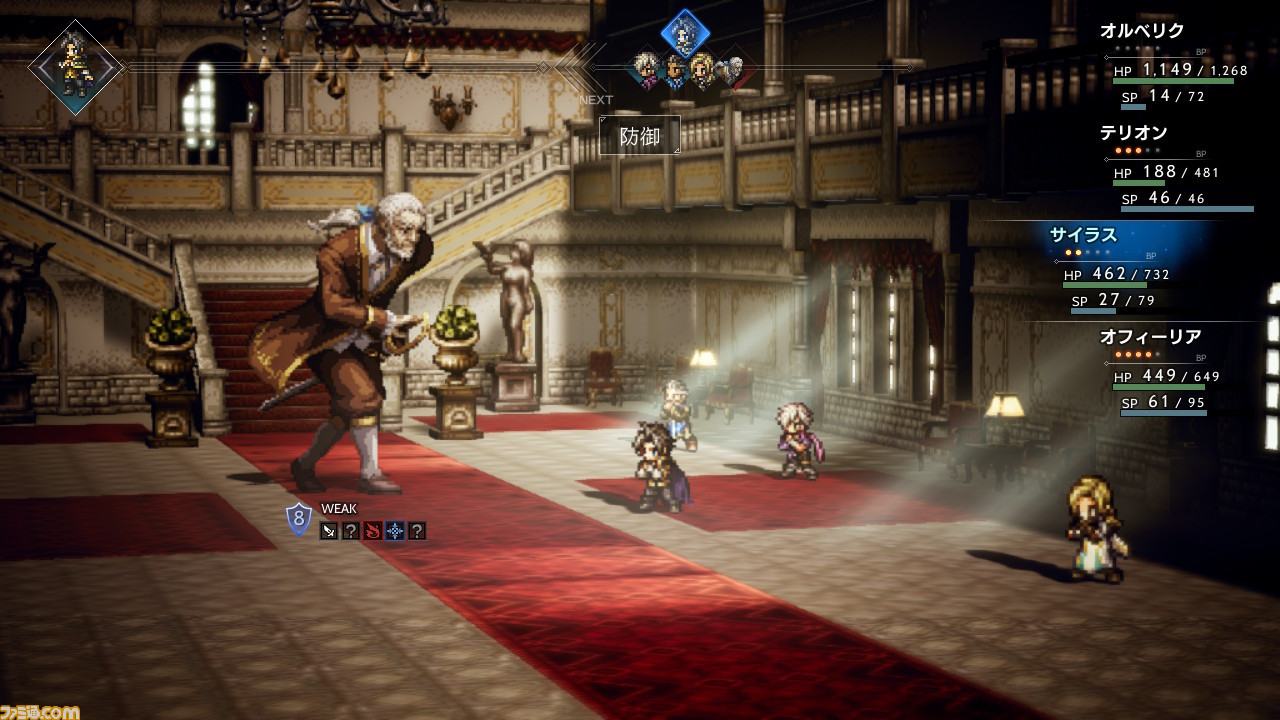Viewport: 1280px width, 720px height.
Task: Select the white-haired boss turn-order portrait
Action: [x=733, y=69]
